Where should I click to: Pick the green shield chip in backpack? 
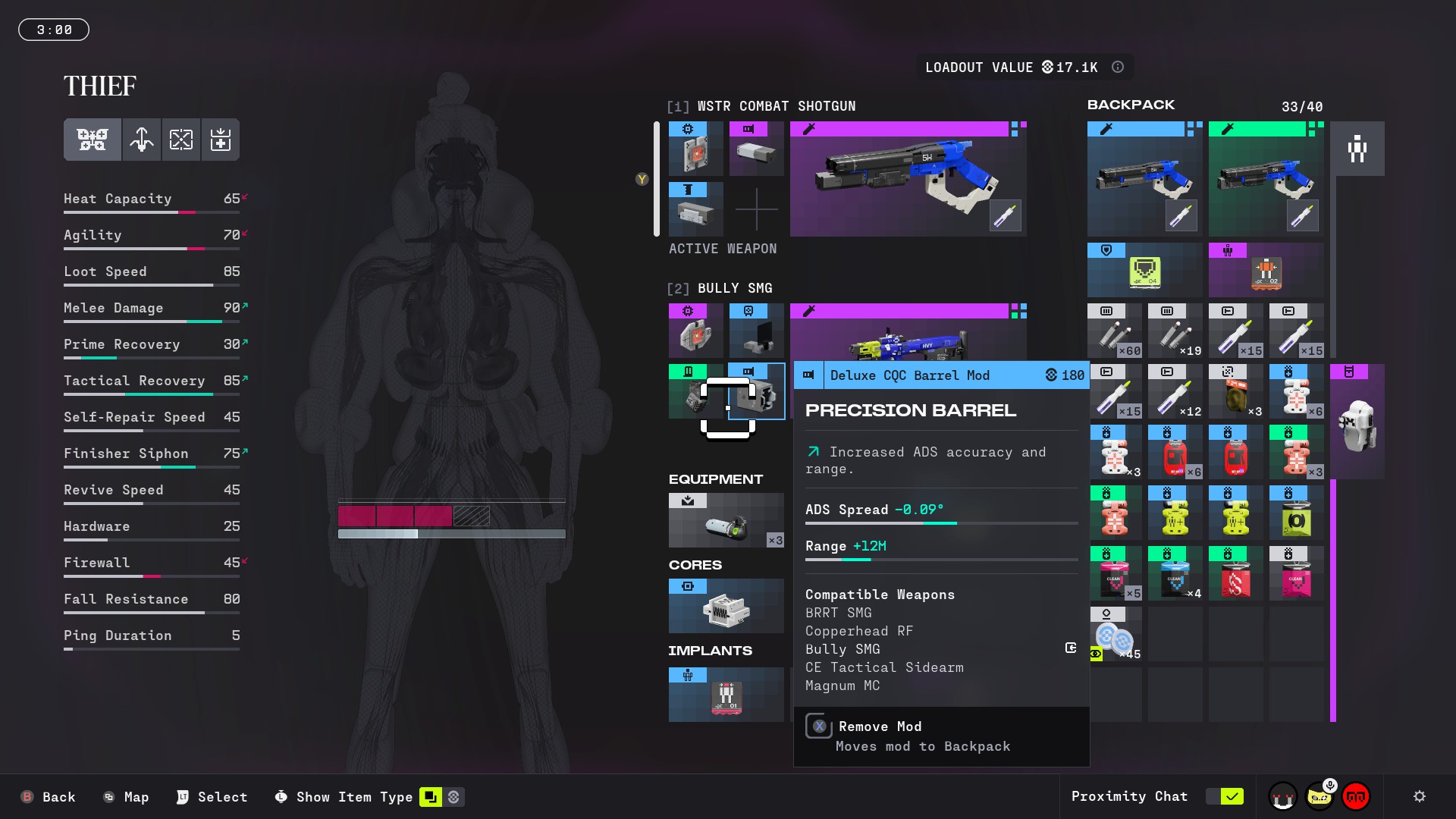(x=1144, y=271)
